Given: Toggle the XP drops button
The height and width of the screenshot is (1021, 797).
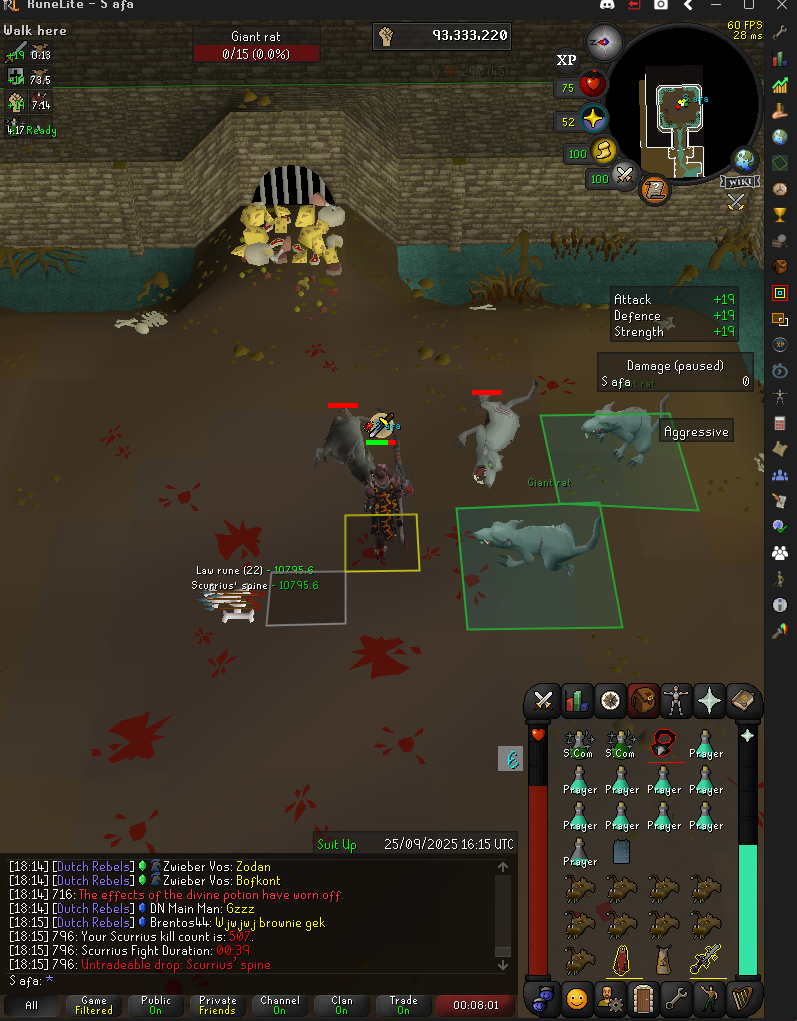Looking at the screenshot, I should 566,60.
